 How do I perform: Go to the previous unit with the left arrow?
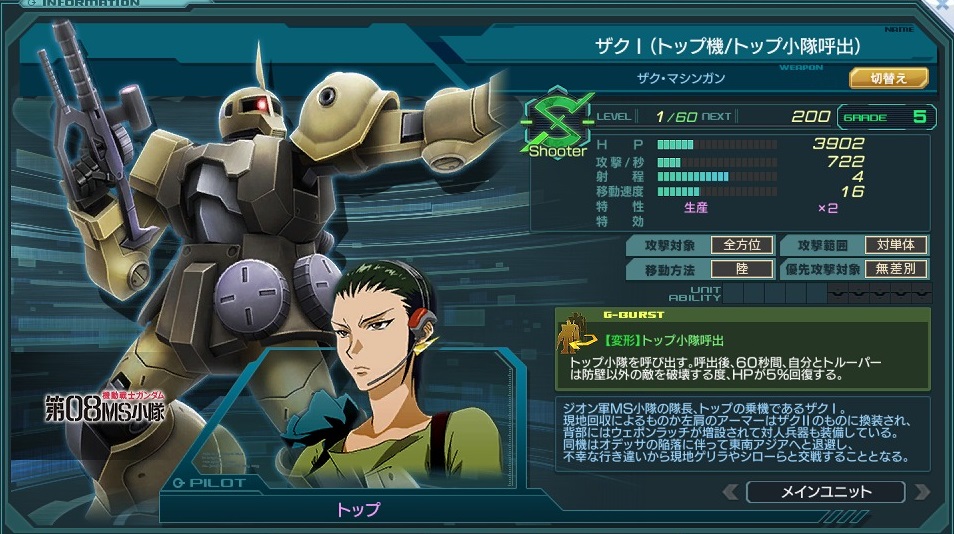click(x=731, y=492)
